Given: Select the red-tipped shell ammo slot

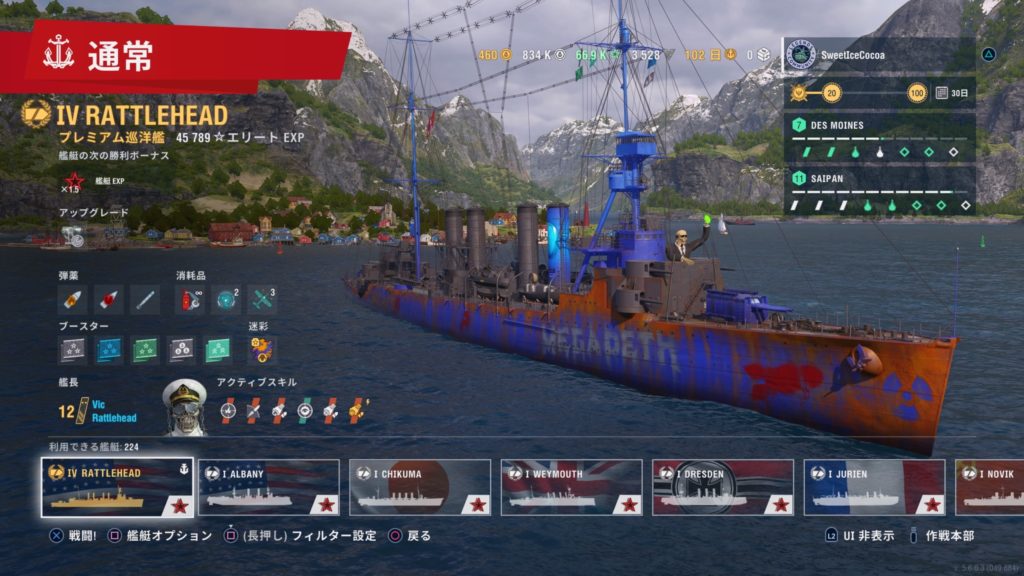Looking at the screenshot, I should pos(109,299).
